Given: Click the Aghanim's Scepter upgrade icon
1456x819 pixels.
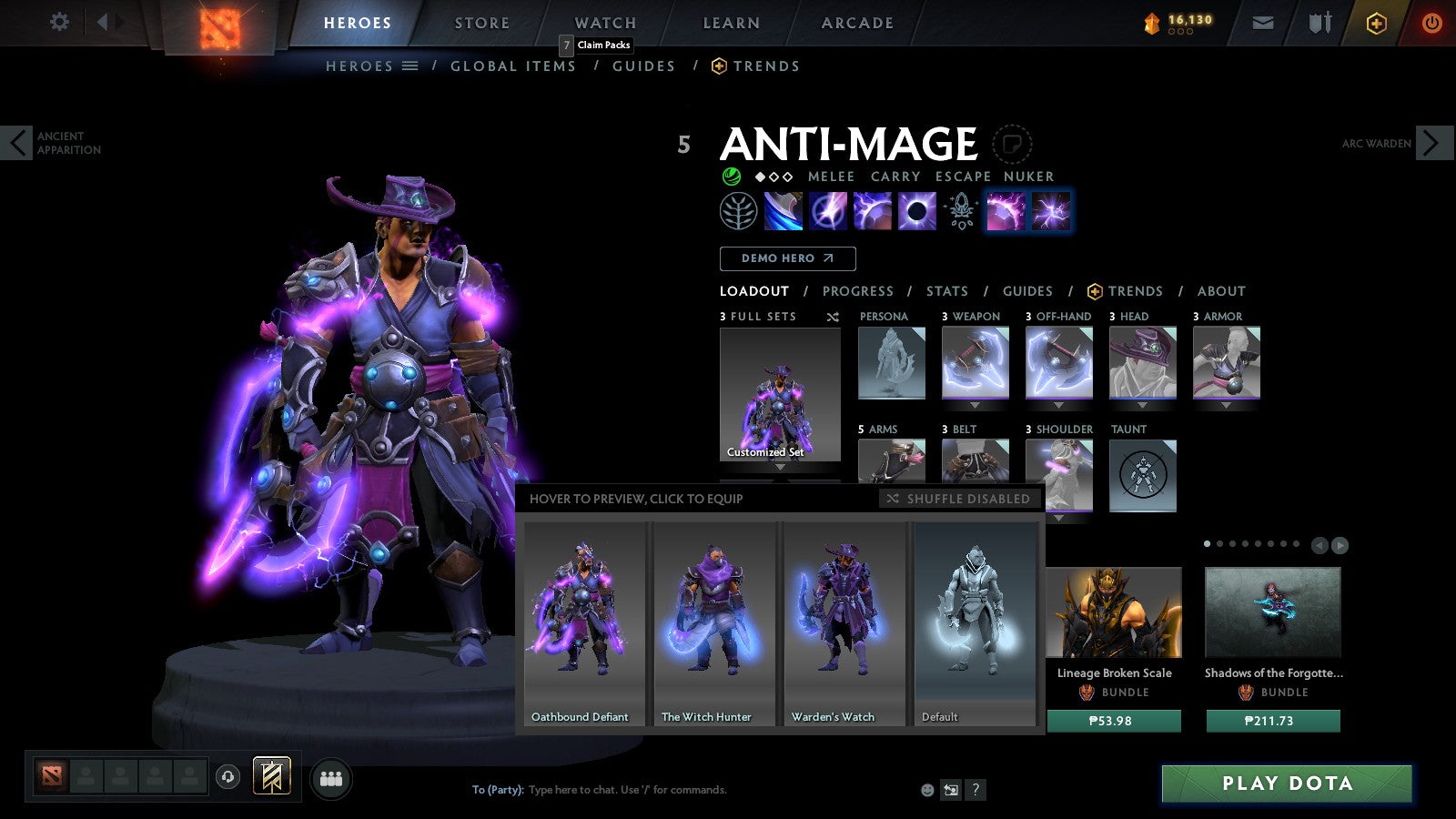Looking at the screenshot, I should 961,211.
